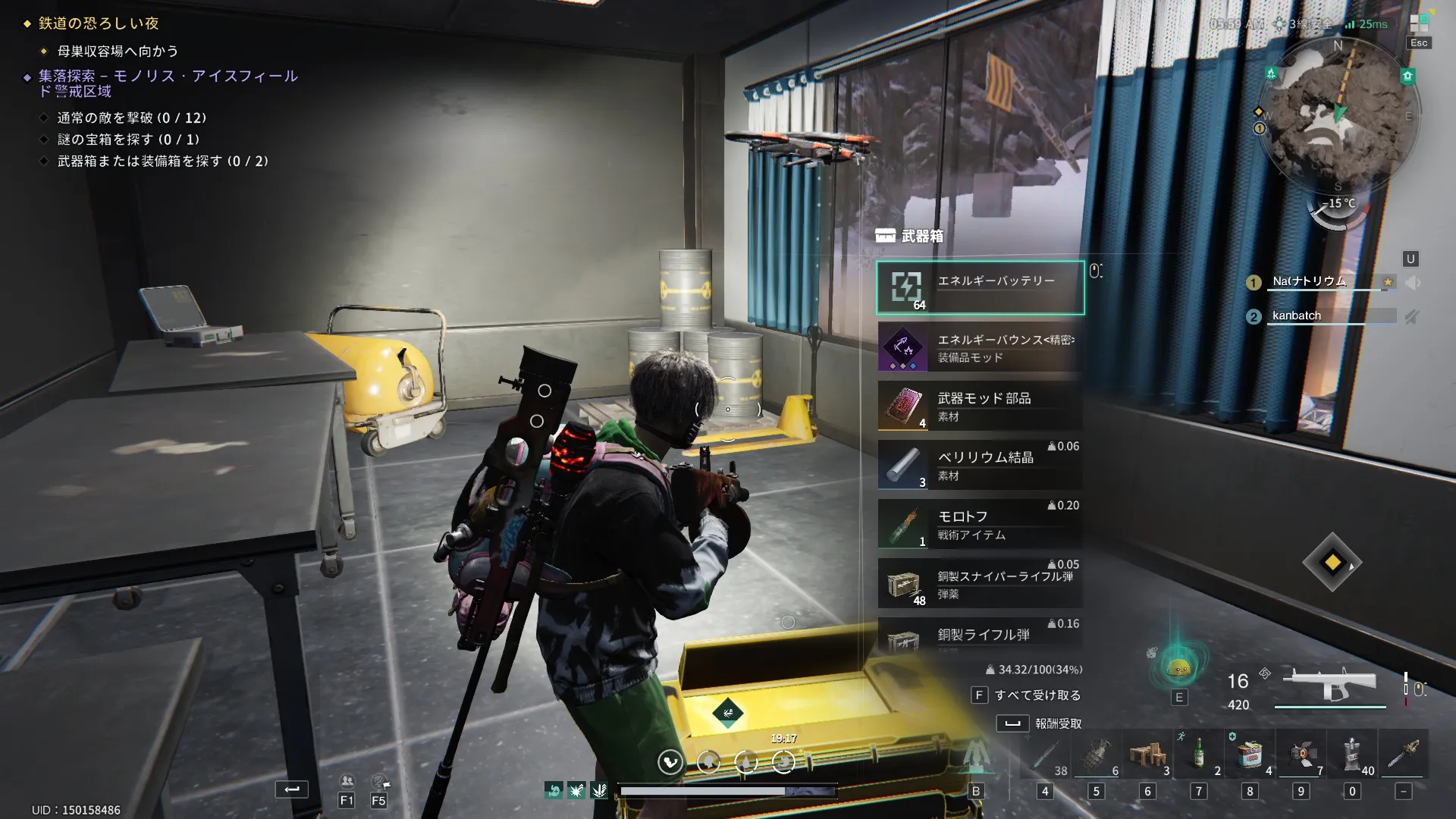Select the 銅製スナイパーライフル弾 ammo row
The width and height of the screenshot is (1456, 819).
(980, 583)
